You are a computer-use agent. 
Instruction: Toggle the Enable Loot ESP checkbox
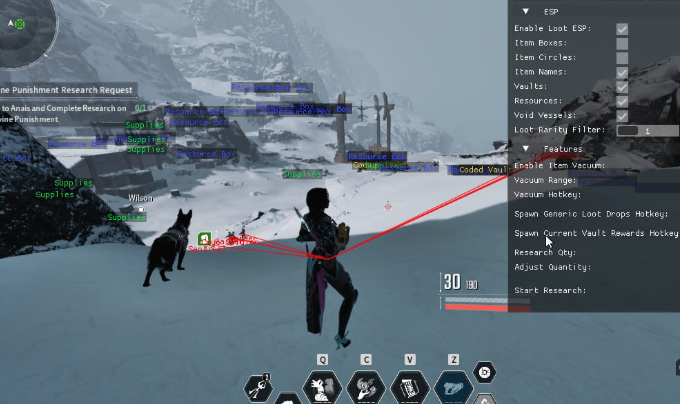(x=622, y=29)
